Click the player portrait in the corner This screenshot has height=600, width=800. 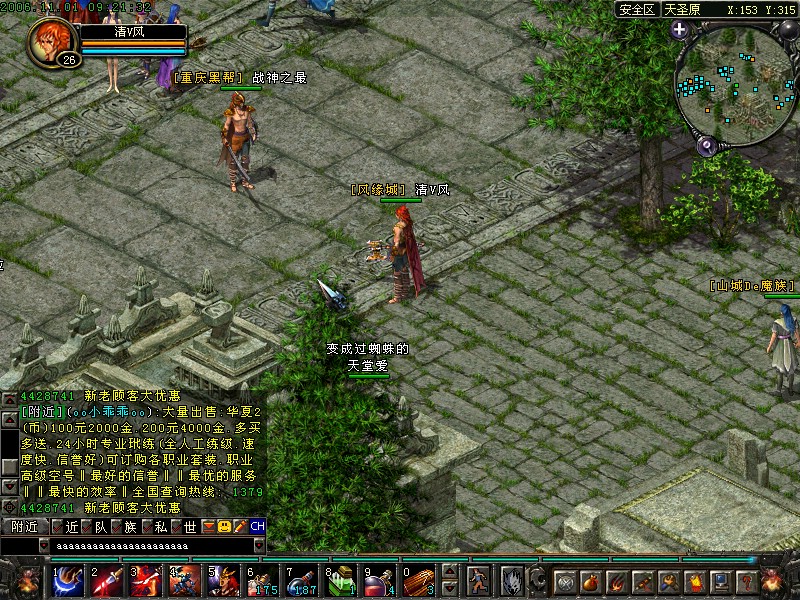click(51, 42)
